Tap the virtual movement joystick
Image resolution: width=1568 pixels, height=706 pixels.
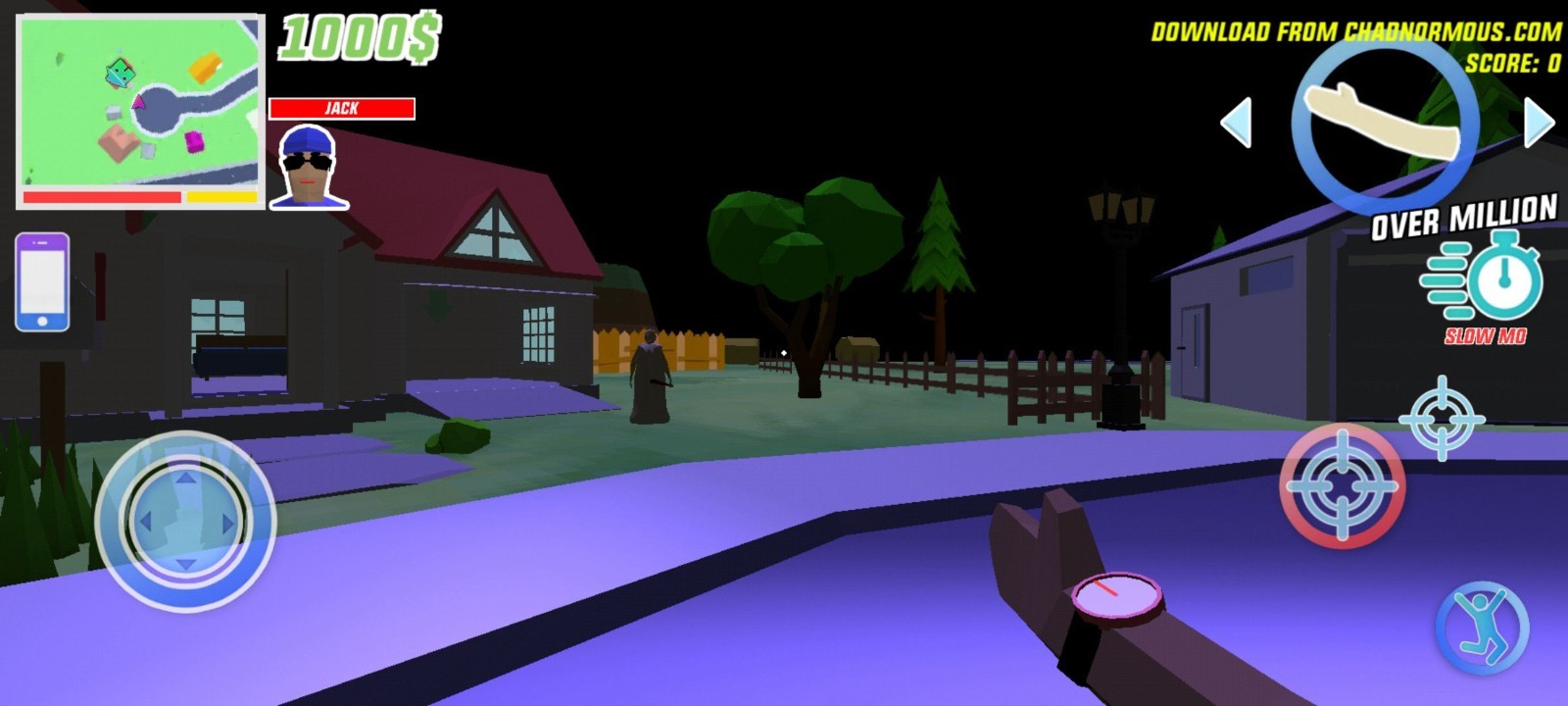[x=185, y=521]
